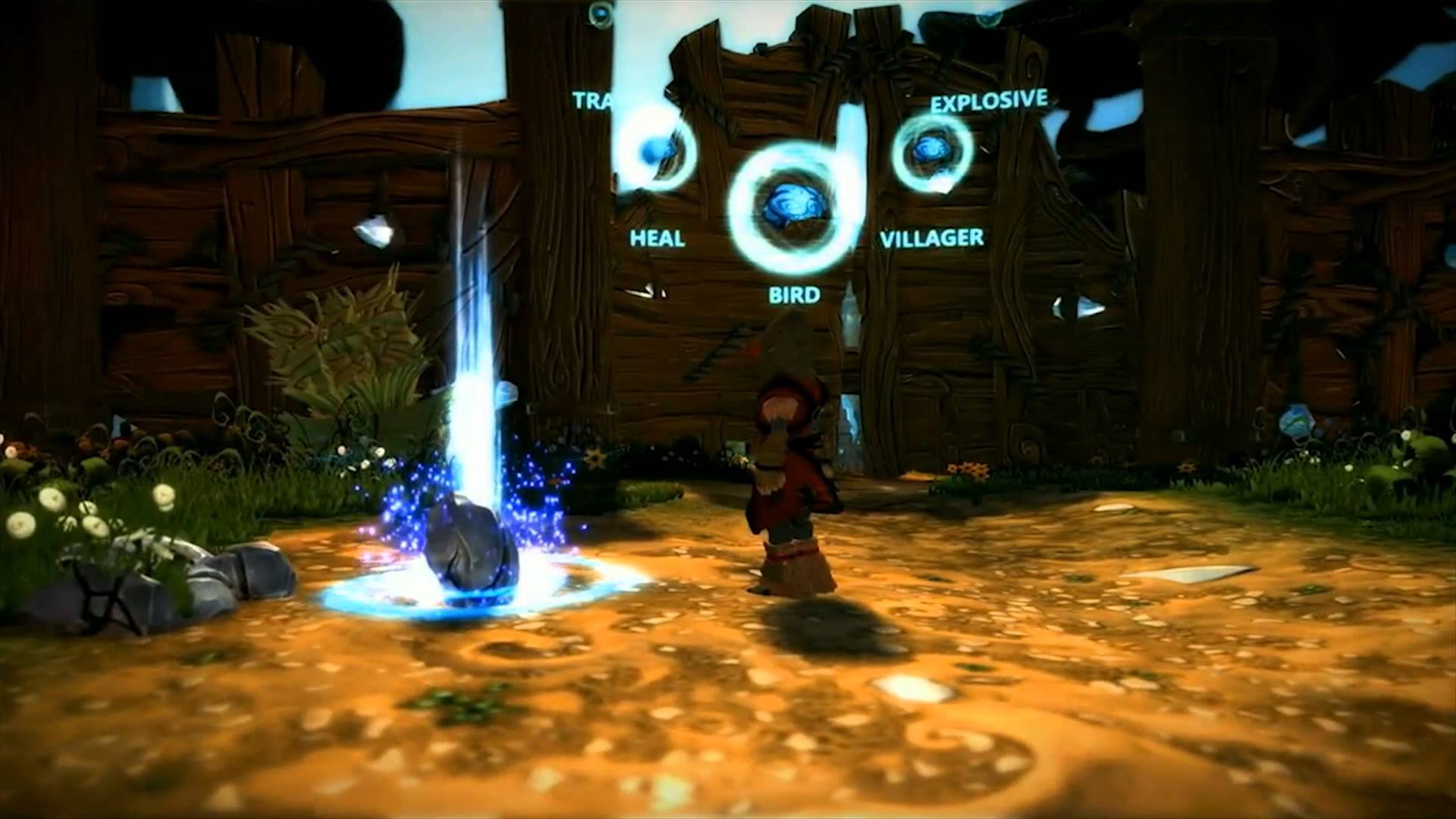Image resolution: width=1456 pixels, height=819 pixels.
Task: Click the large glowing center spell ring
Action: tap(786, 206)
